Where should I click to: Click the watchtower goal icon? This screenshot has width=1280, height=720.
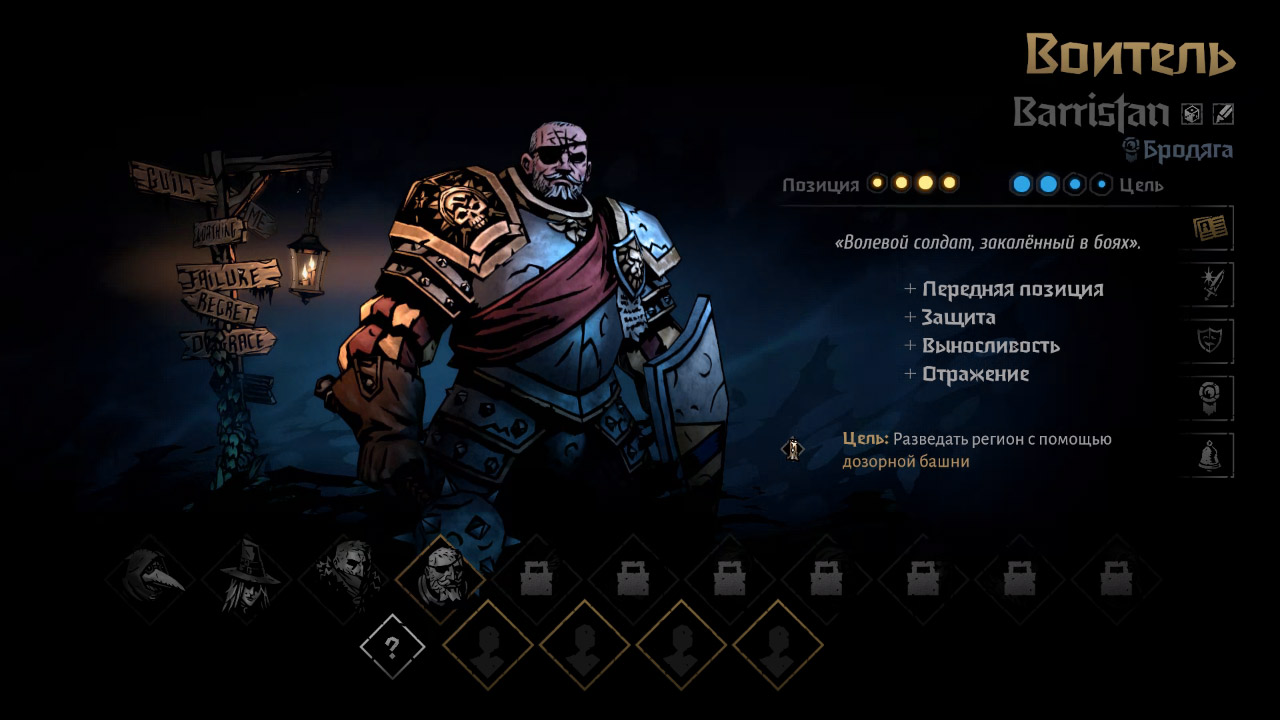[x=792, y=450]
